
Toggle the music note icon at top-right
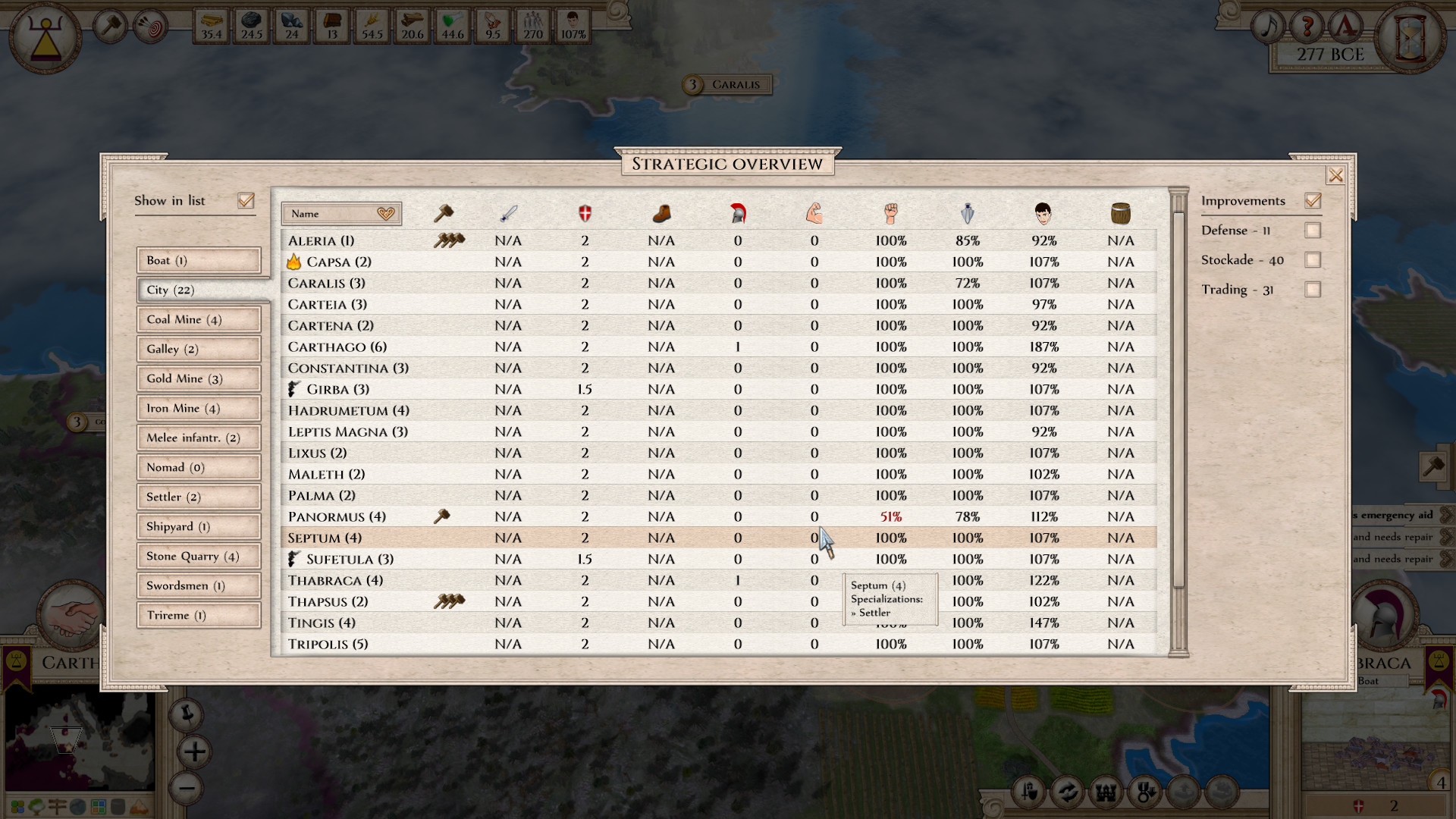pos(1268,25)
